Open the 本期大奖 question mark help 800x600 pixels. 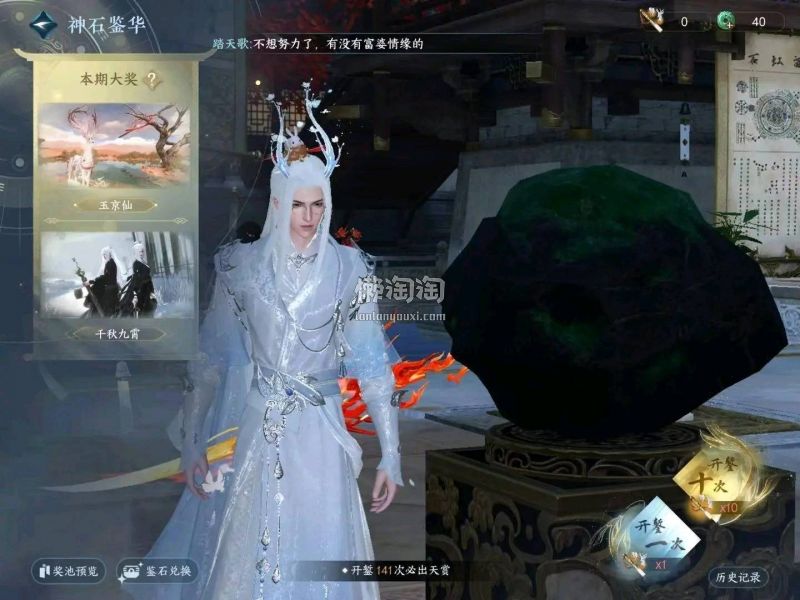tap(153, 81)
